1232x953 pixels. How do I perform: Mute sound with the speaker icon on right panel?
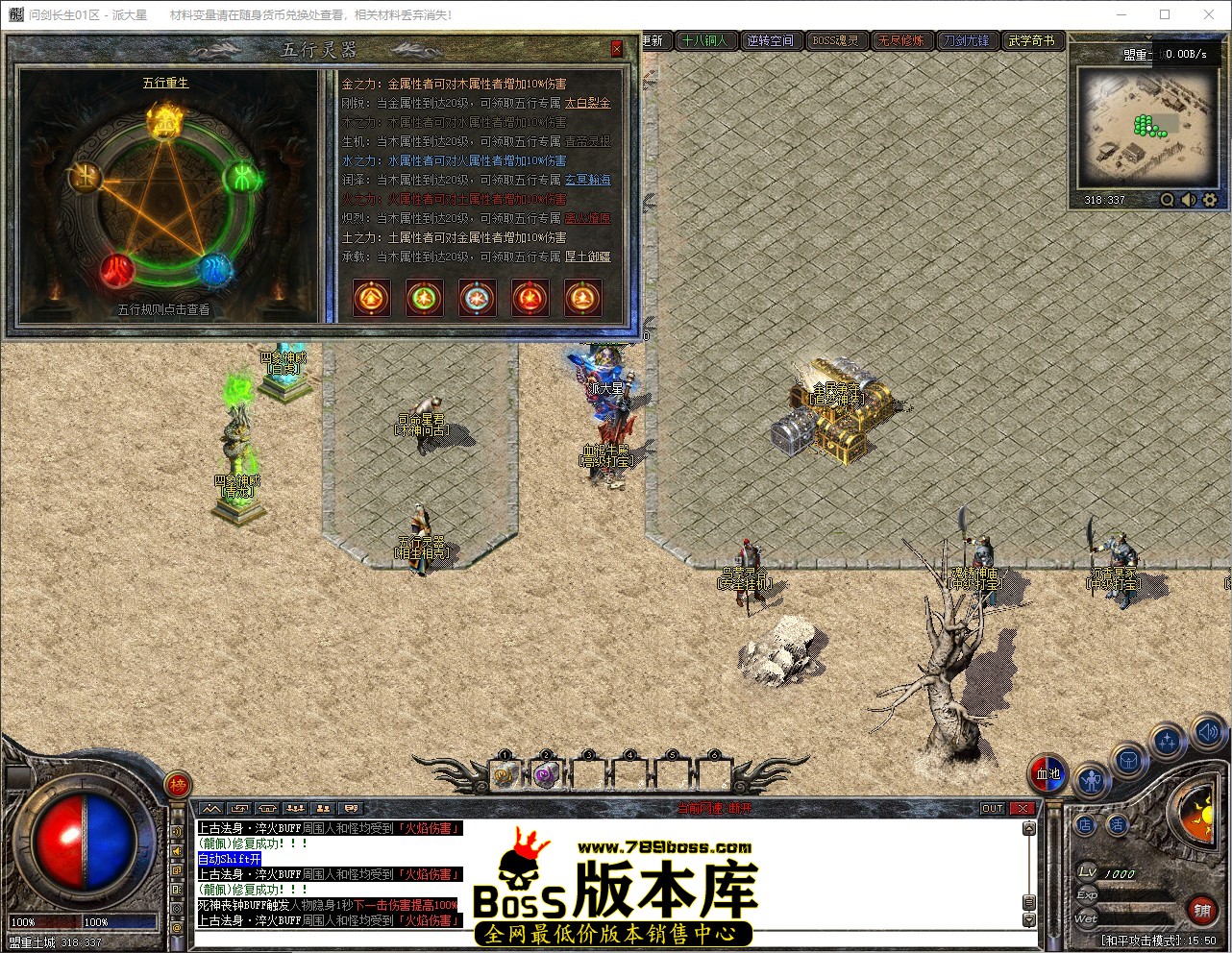click(x=1208, y=732)
